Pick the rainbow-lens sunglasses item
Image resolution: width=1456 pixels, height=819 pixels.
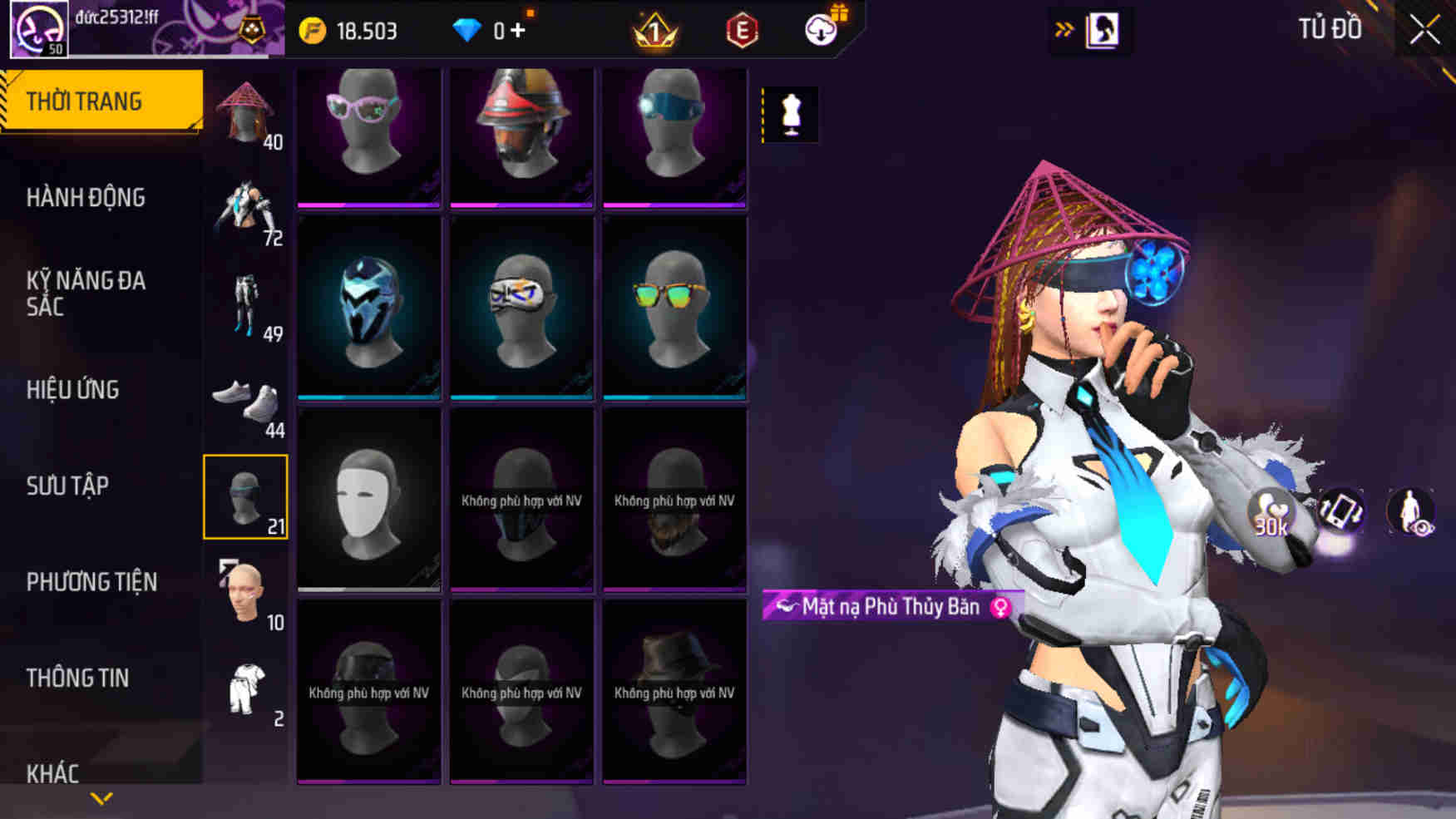point(674,308)
